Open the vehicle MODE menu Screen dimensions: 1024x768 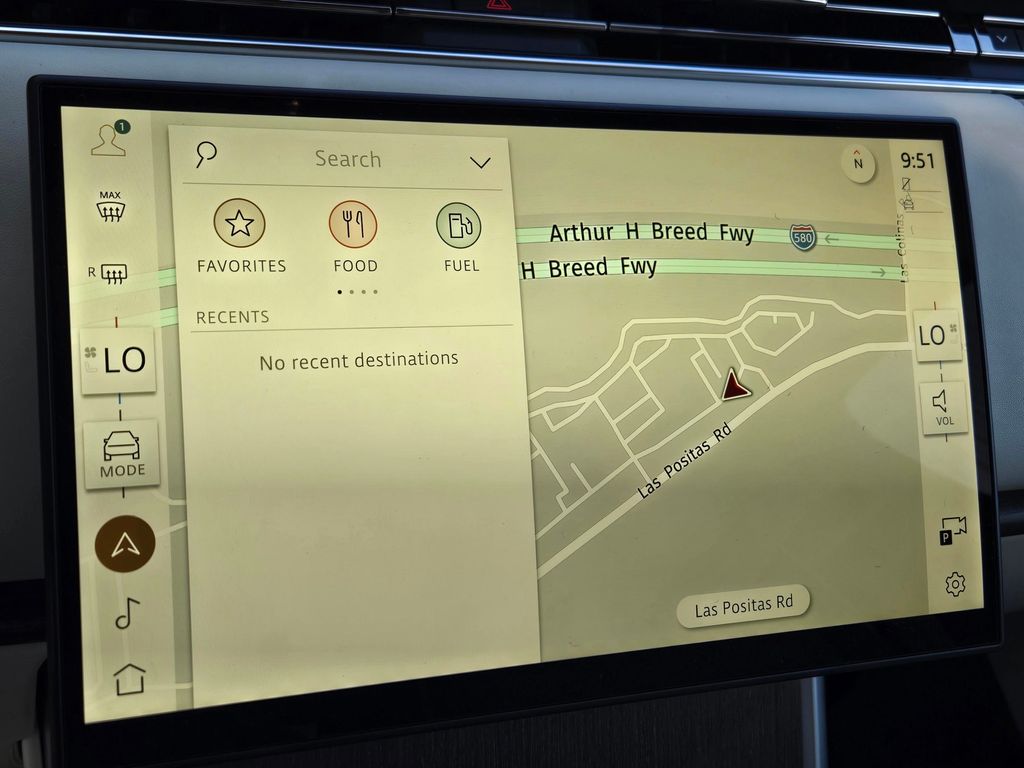(x=122, y=454)
